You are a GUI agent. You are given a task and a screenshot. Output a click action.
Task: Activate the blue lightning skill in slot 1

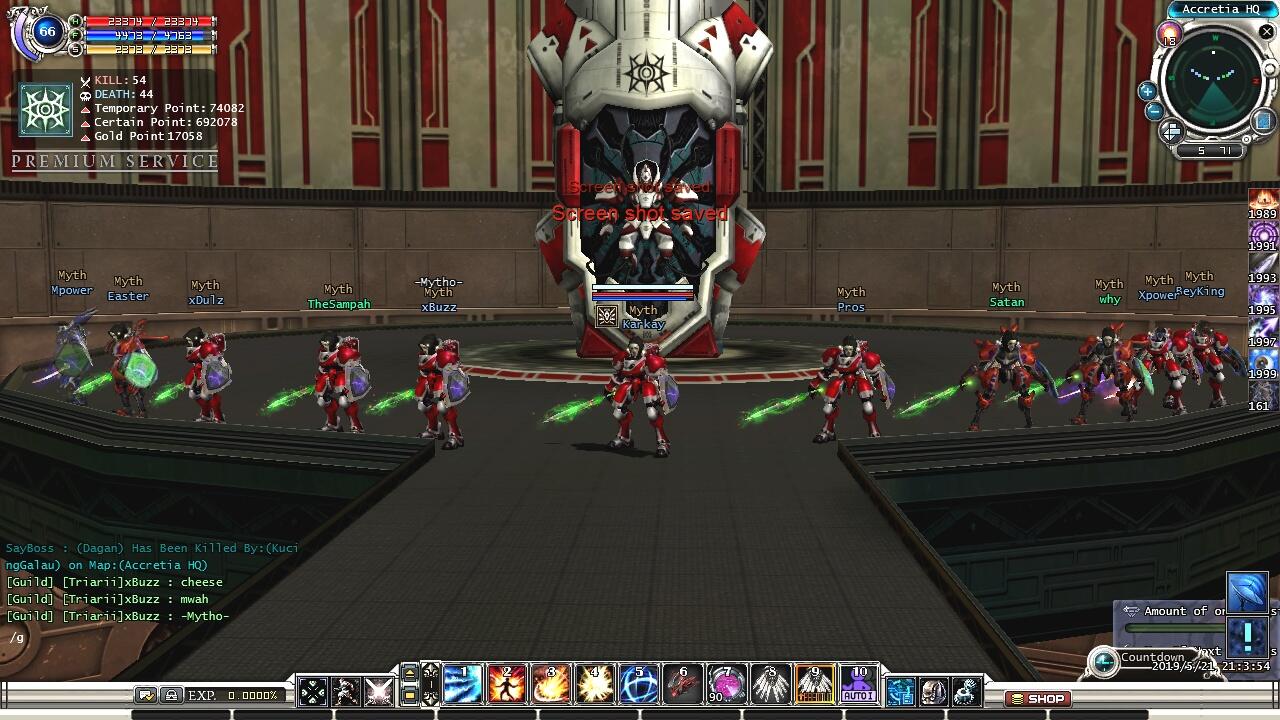463,685
